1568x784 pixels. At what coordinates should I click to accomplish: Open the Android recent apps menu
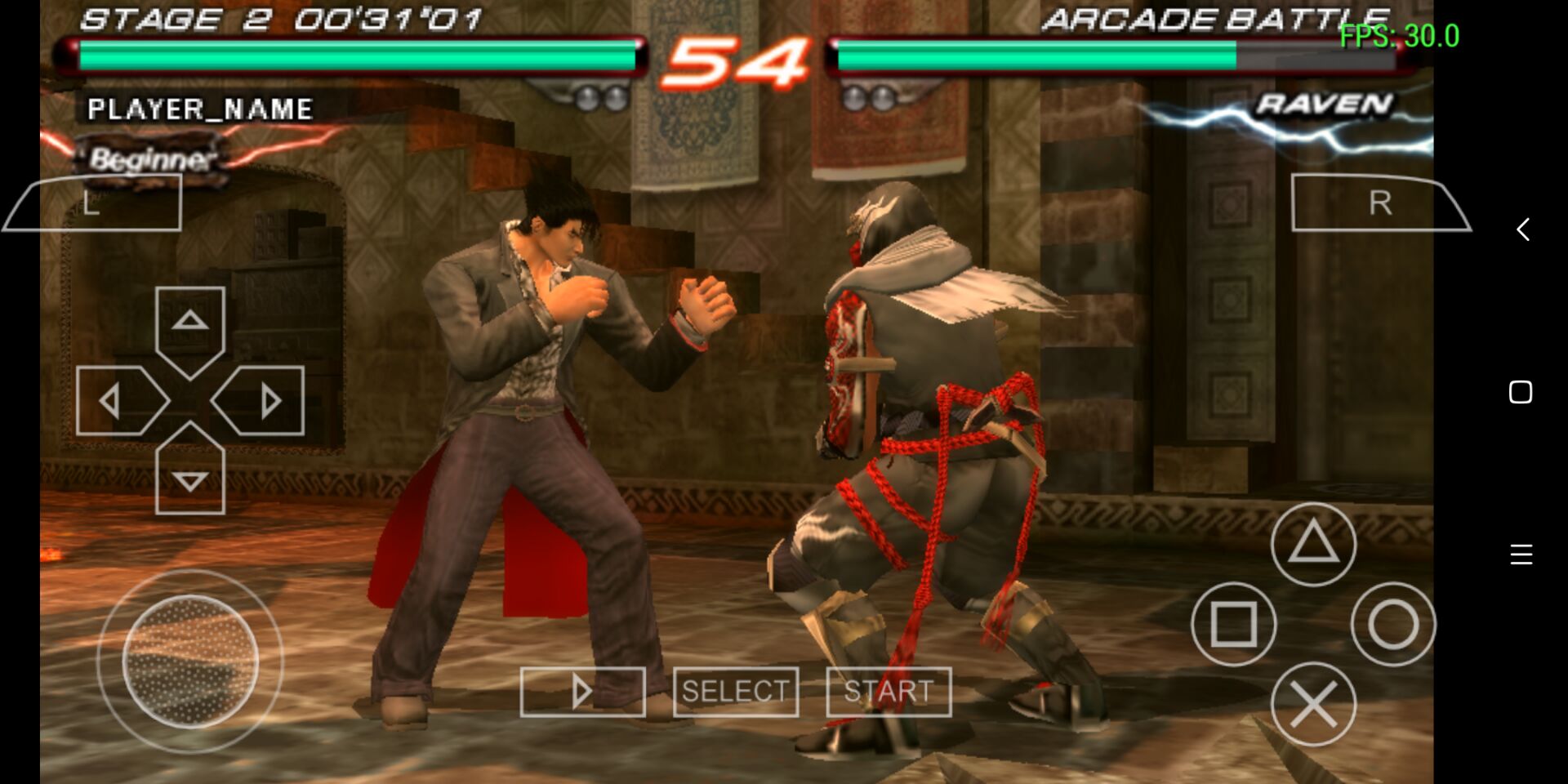[1521, 555]
